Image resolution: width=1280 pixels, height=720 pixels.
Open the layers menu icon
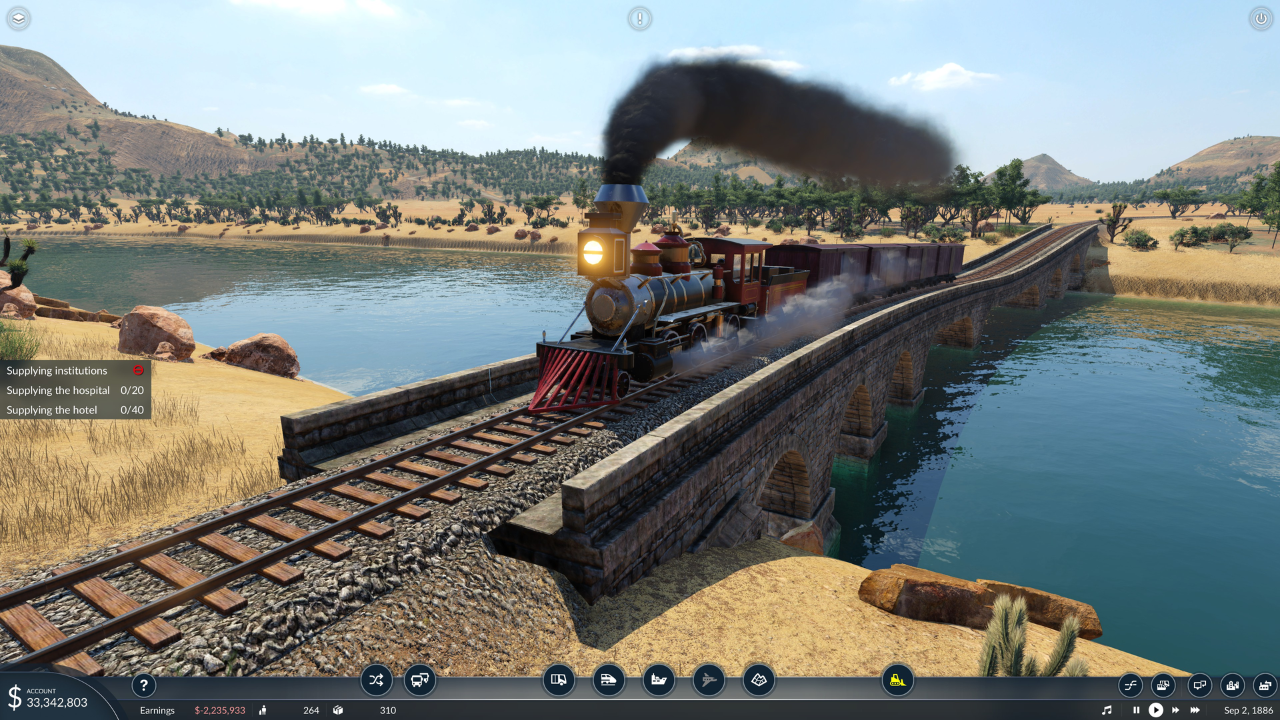pyautogui.click(x=19, y=18)
